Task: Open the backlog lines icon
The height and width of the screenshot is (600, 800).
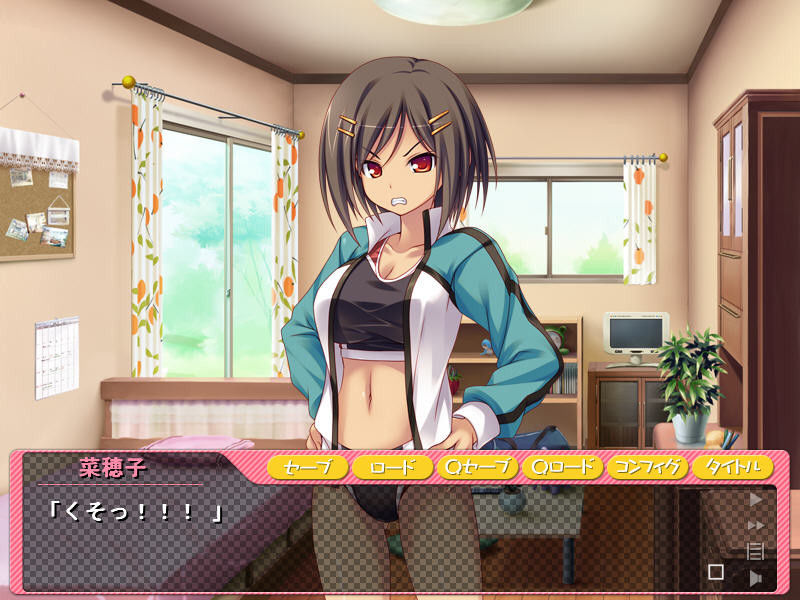Action: coord(756,550)
